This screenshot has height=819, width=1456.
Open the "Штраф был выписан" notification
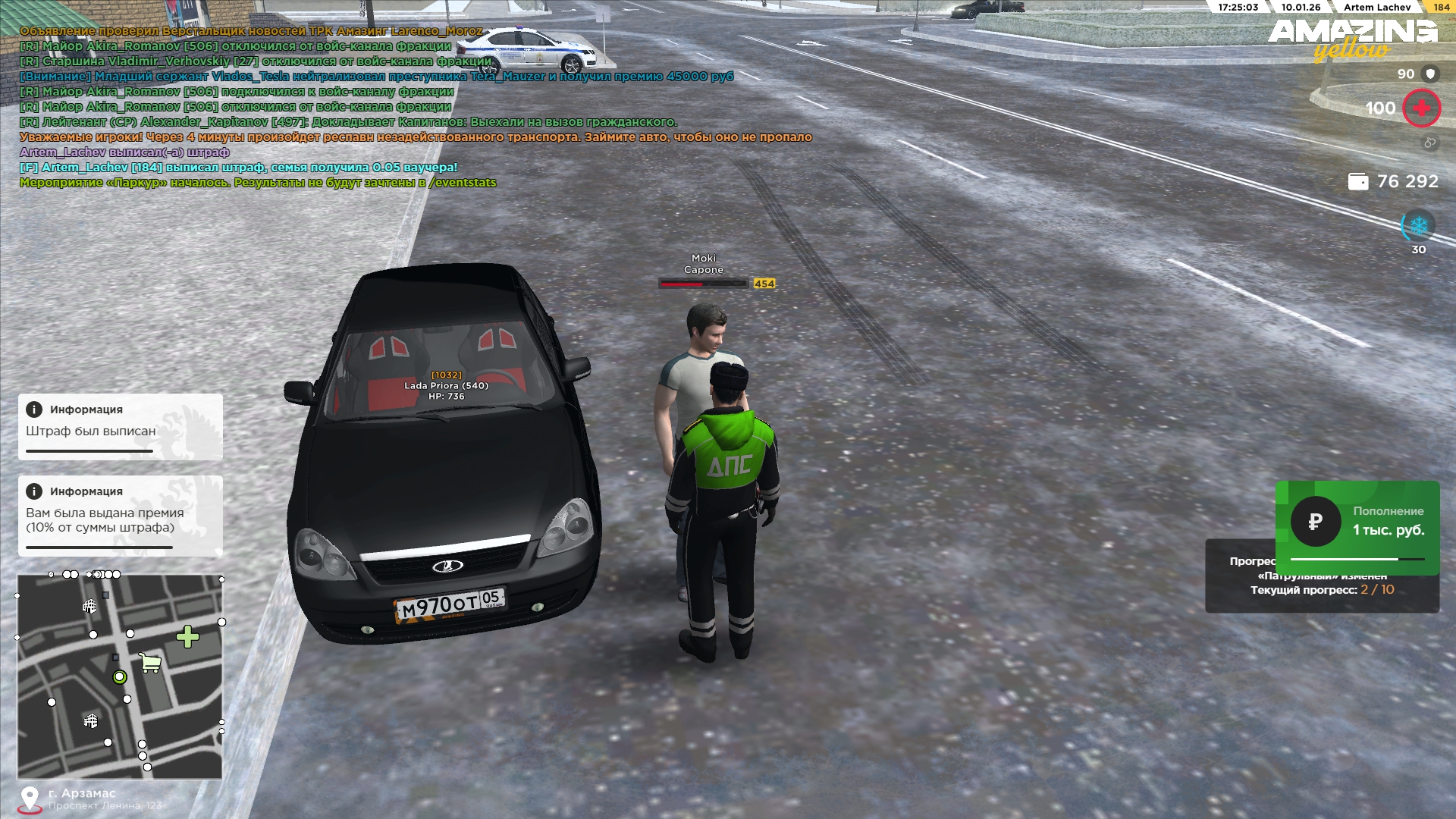pos(121,427)
